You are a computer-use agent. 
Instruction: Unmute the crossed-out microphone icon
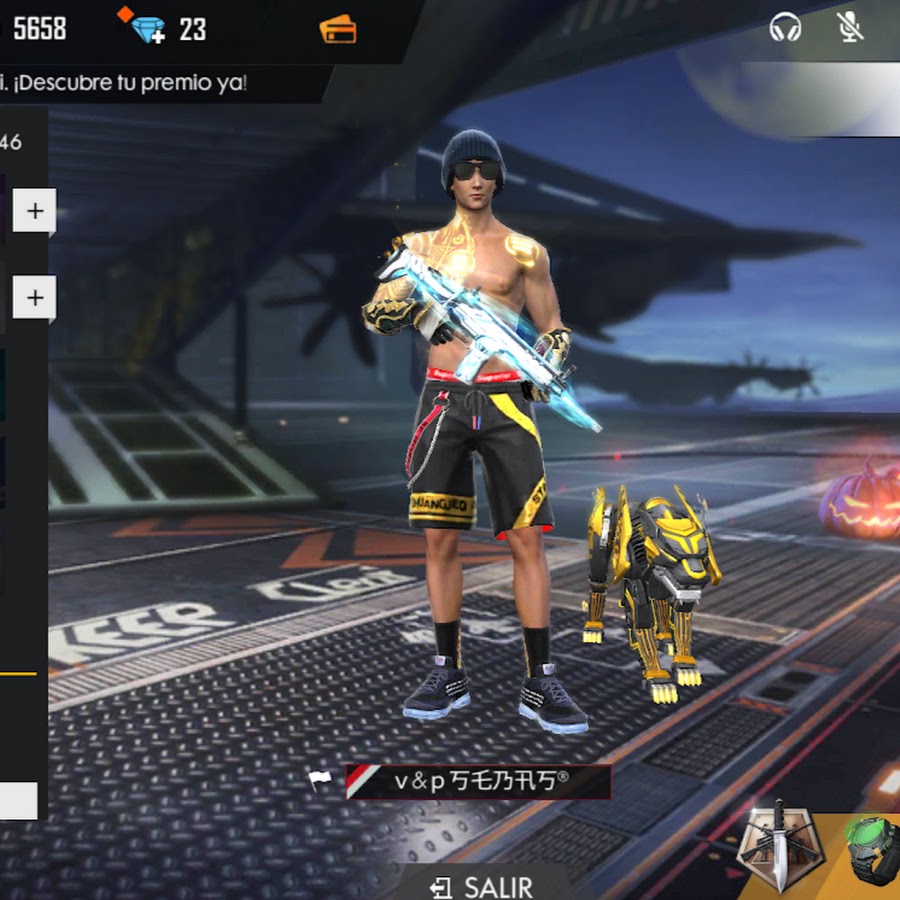(x=850, y=28)
